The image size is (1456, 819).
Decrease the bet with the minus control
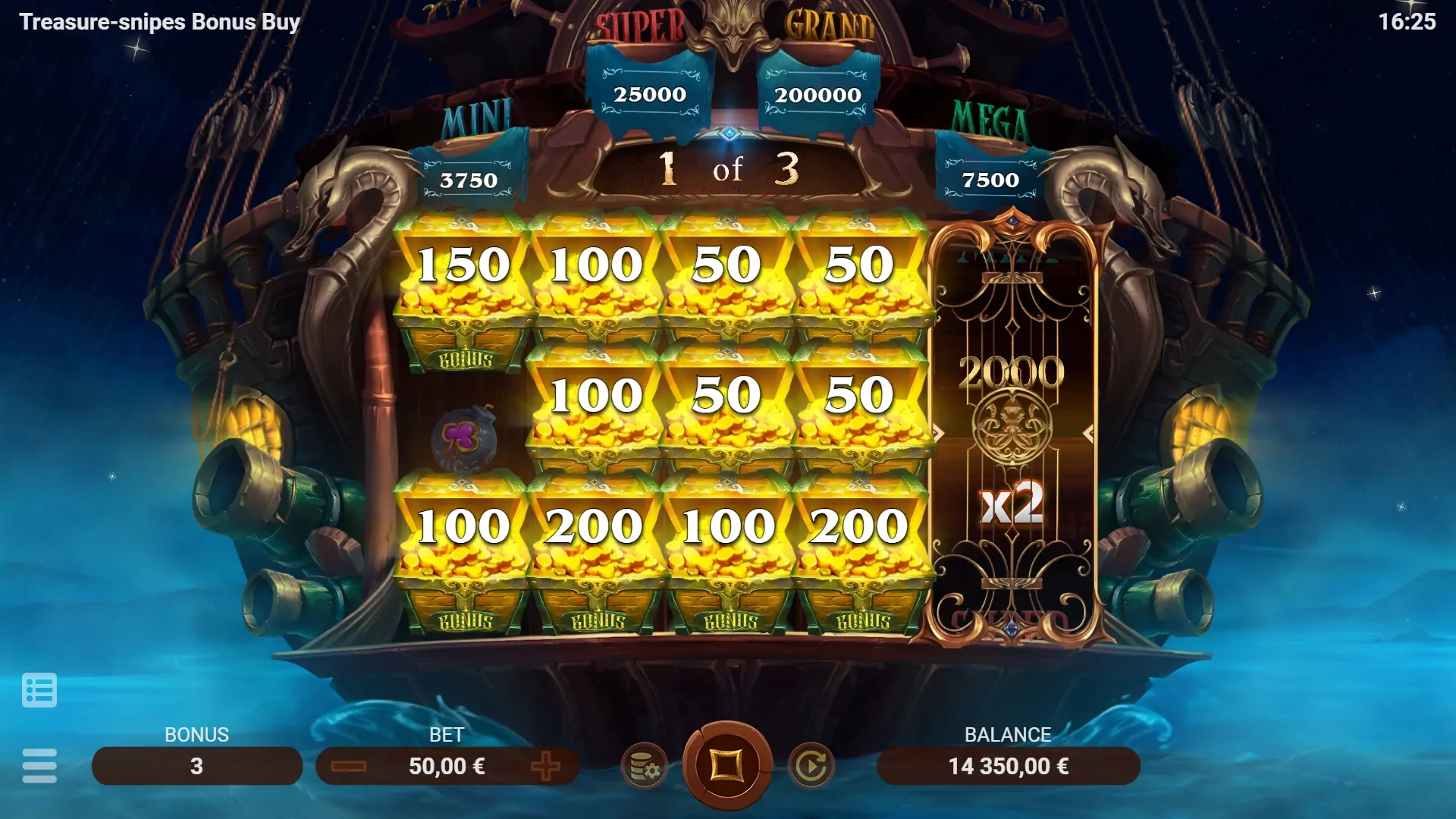point(350,766)
